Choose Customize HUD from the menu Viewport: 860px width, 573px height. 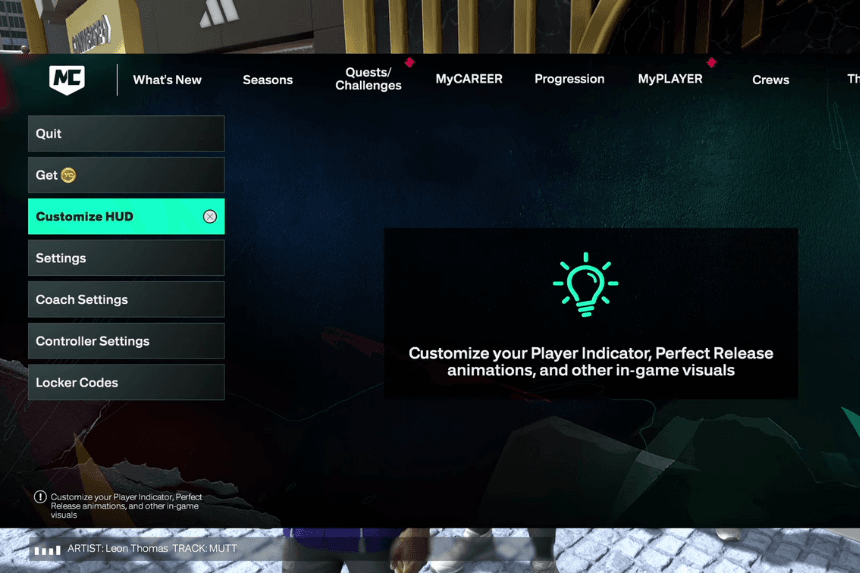(126, 217)
